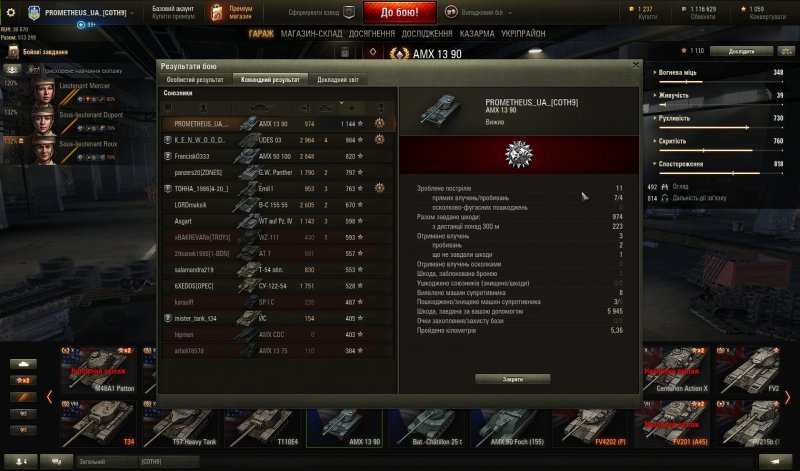Open the ДОСЛІДЖЕННЯ menu

tap(427, 34)
